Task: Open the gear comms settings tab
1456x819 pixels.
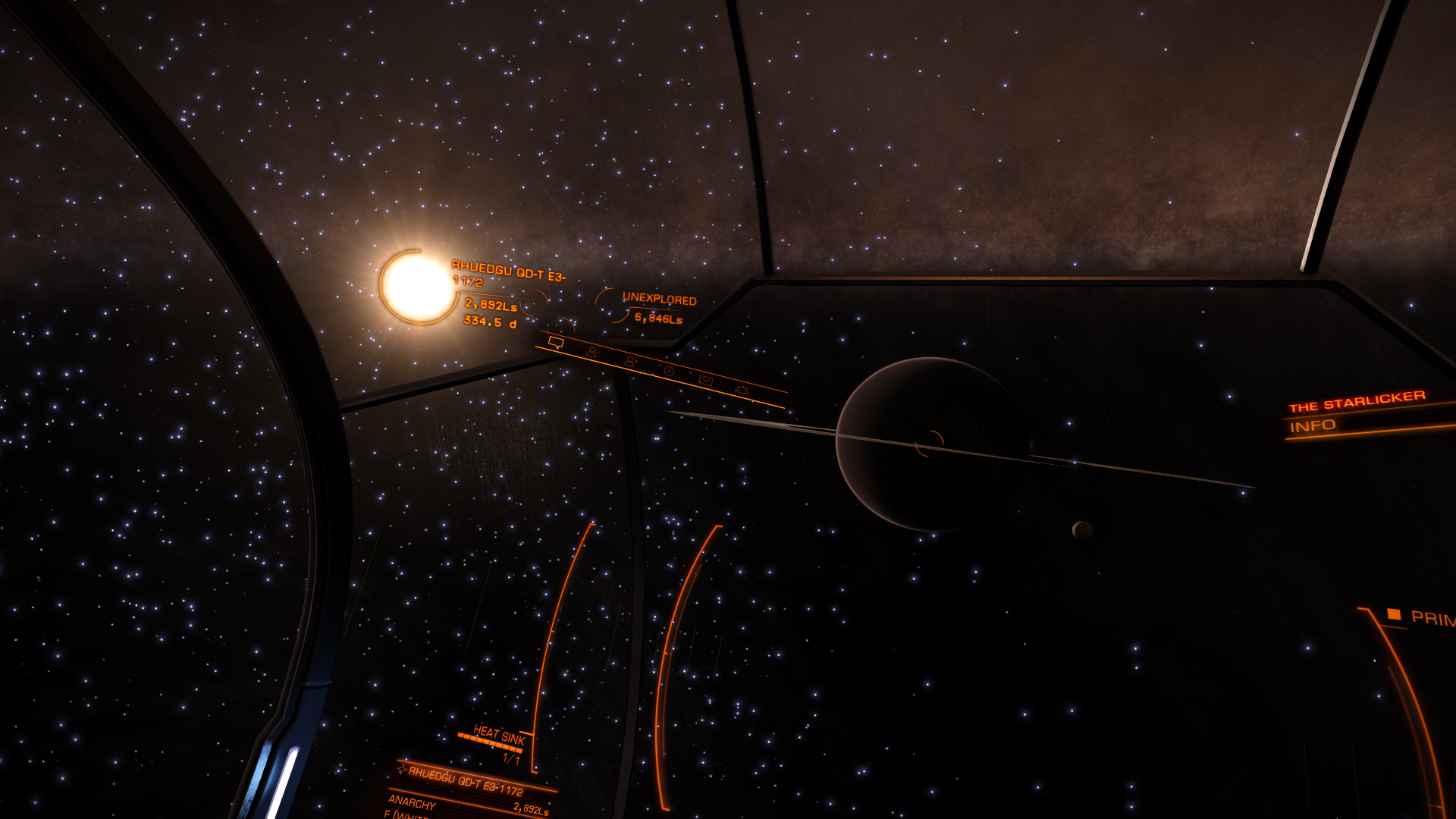Action: [742, 390]
